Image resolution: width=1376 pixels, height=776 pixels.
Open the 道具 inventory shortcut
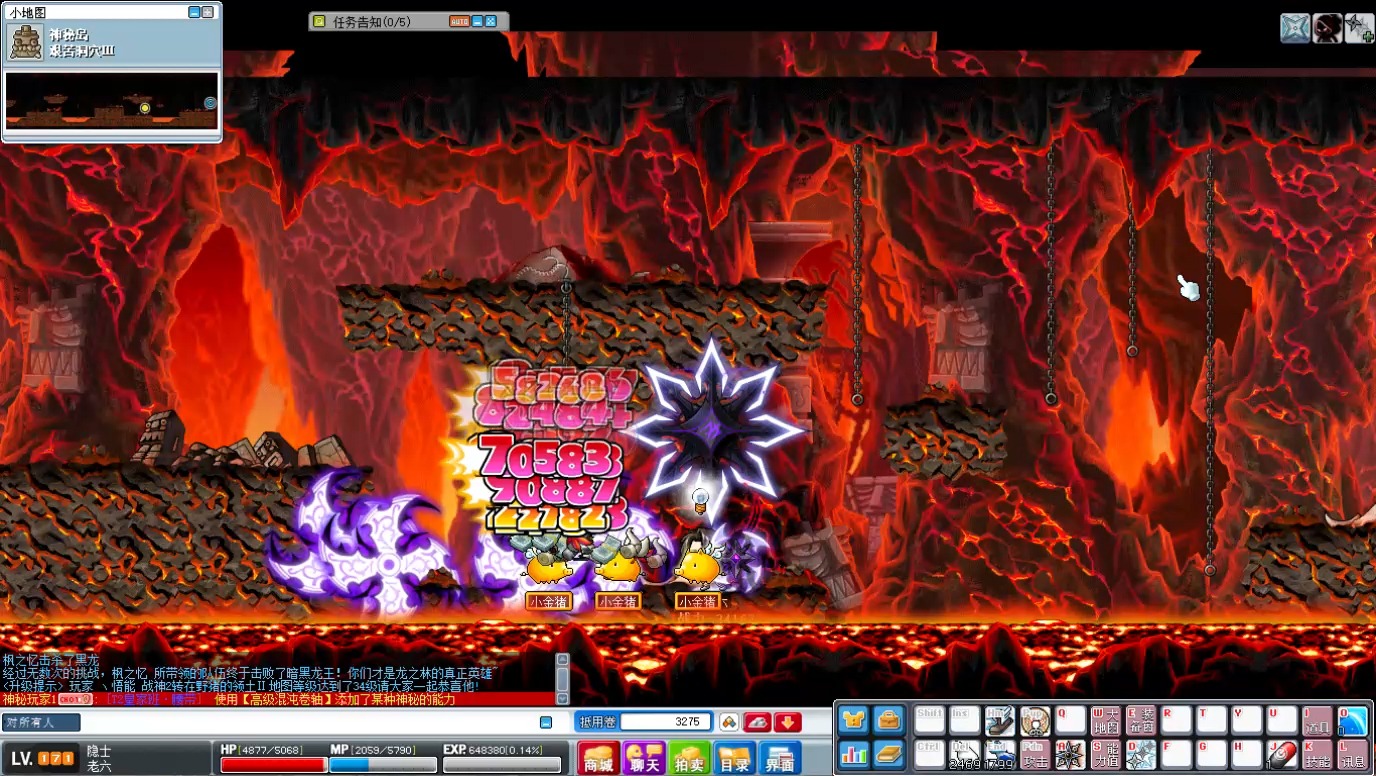point(1317,721)
